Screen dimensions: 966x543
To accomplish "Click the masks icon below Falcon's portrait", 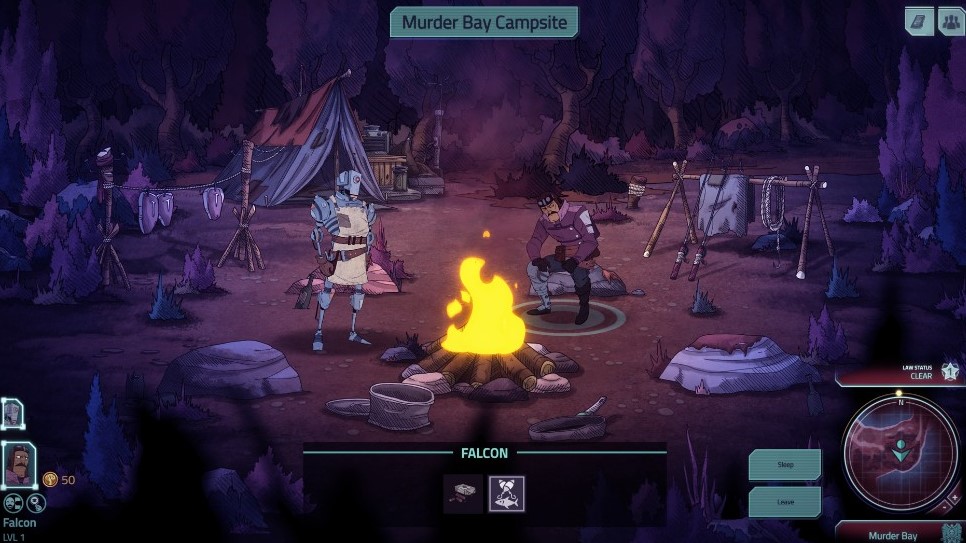I will pos(13,504).
